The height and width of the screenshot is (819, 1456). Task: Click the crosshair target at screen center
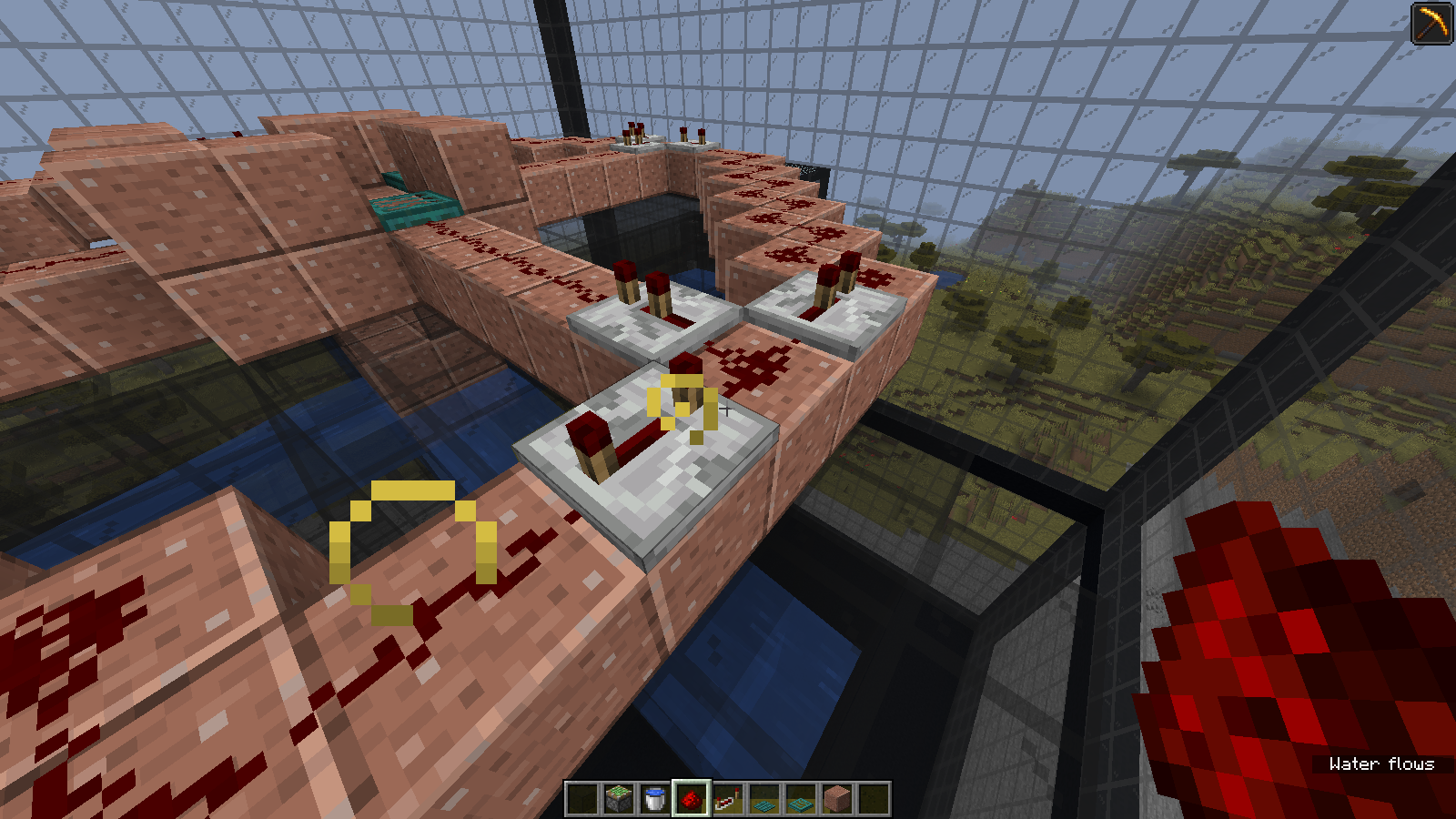point(728,409)
